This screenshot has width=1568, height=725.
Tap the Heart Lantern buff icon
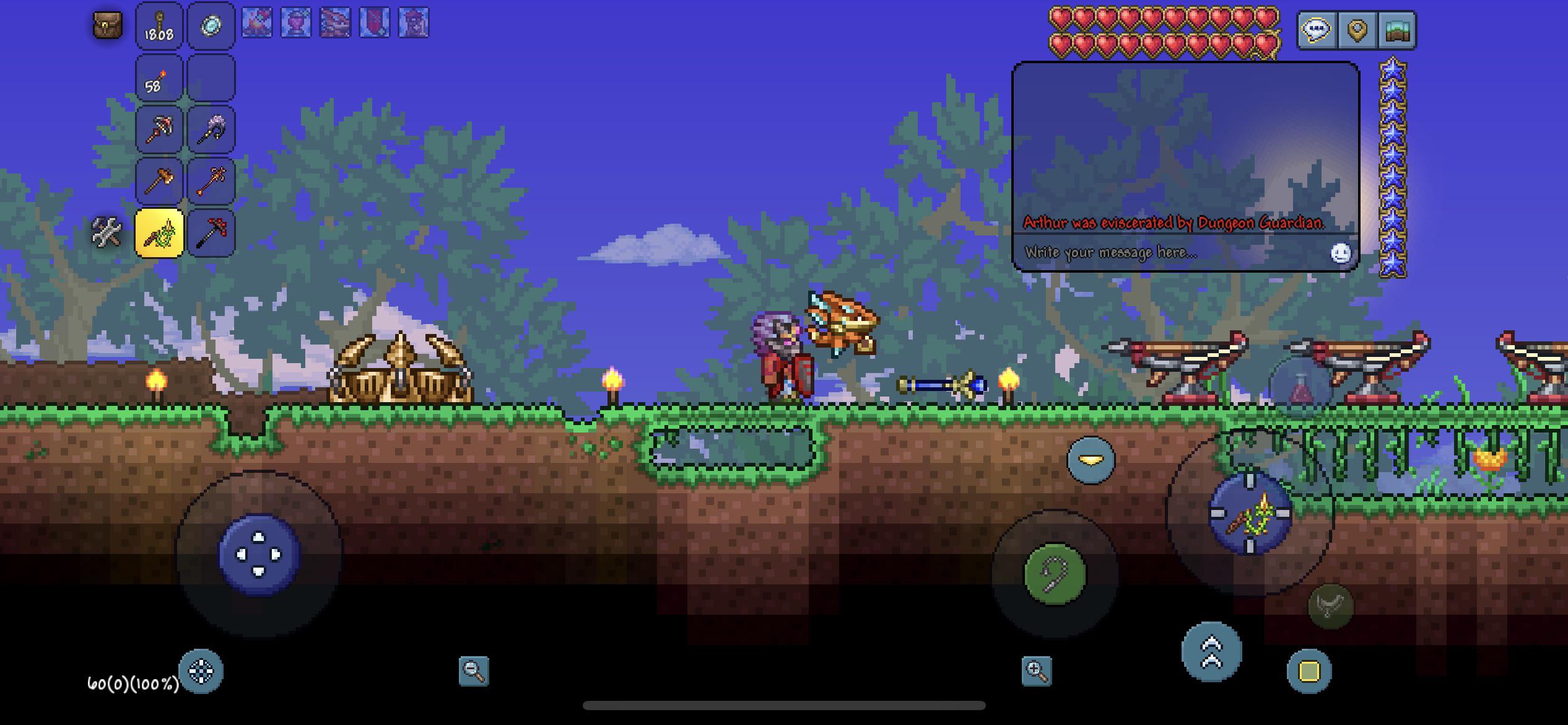click(296, 24)
